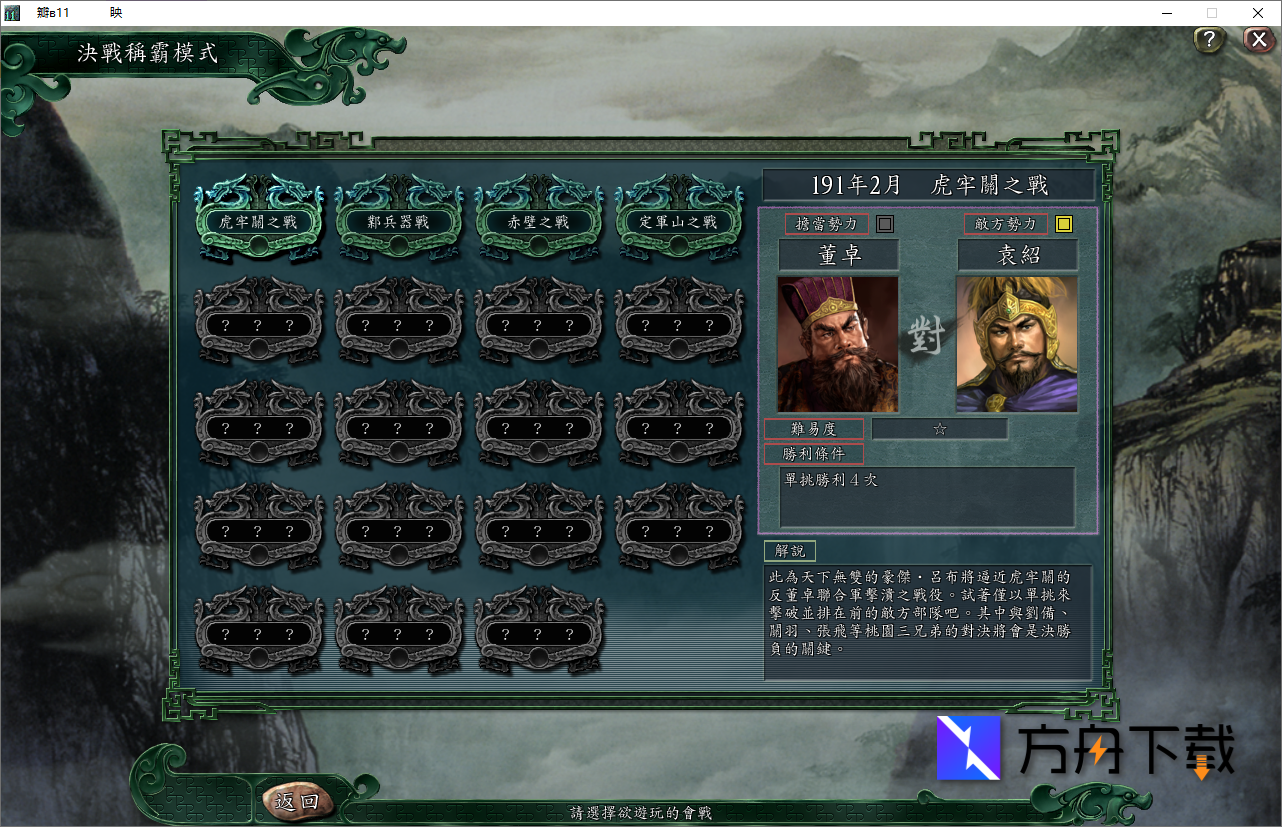
Task: Open the question mark help button
Action: (1209, 40)
